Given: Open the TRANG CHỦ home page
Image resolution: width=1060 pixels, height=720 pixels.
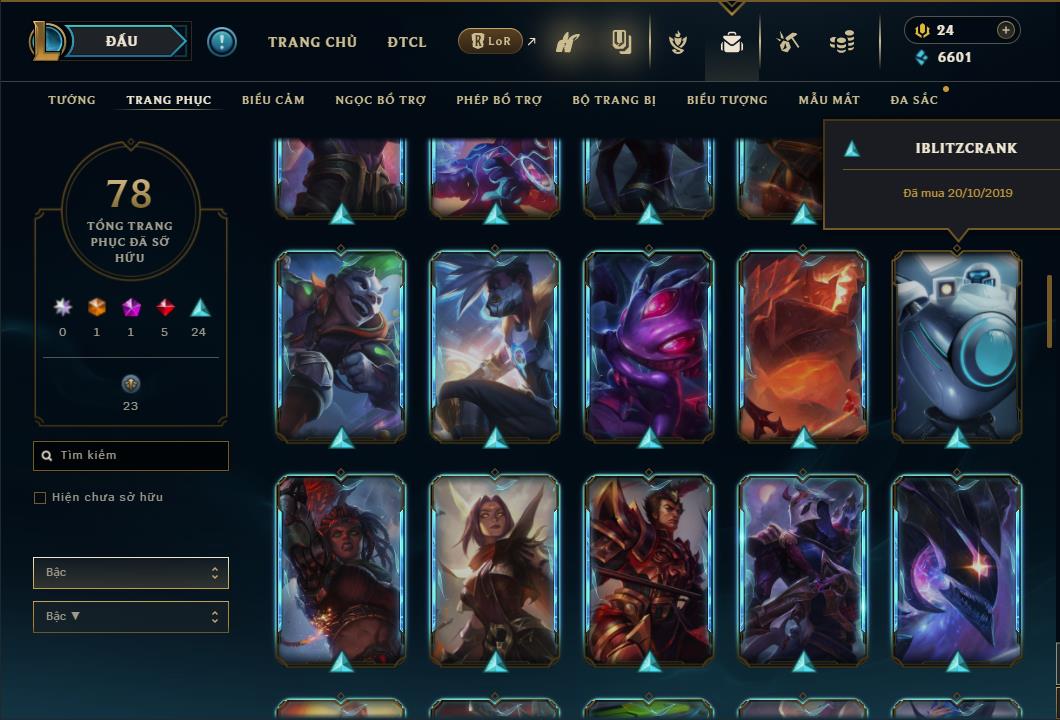Looking at the screenshot, I should pos(312,42).
